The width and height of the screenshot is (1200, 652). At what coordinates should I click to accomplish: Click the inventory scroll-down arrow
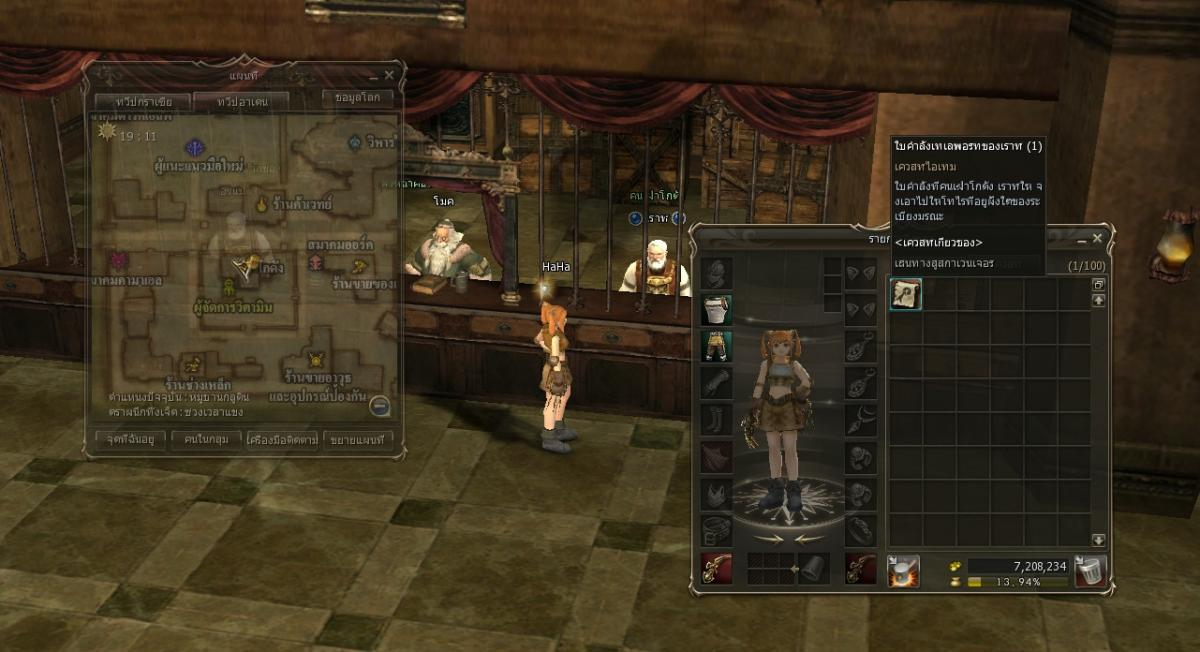(1098, 539)
